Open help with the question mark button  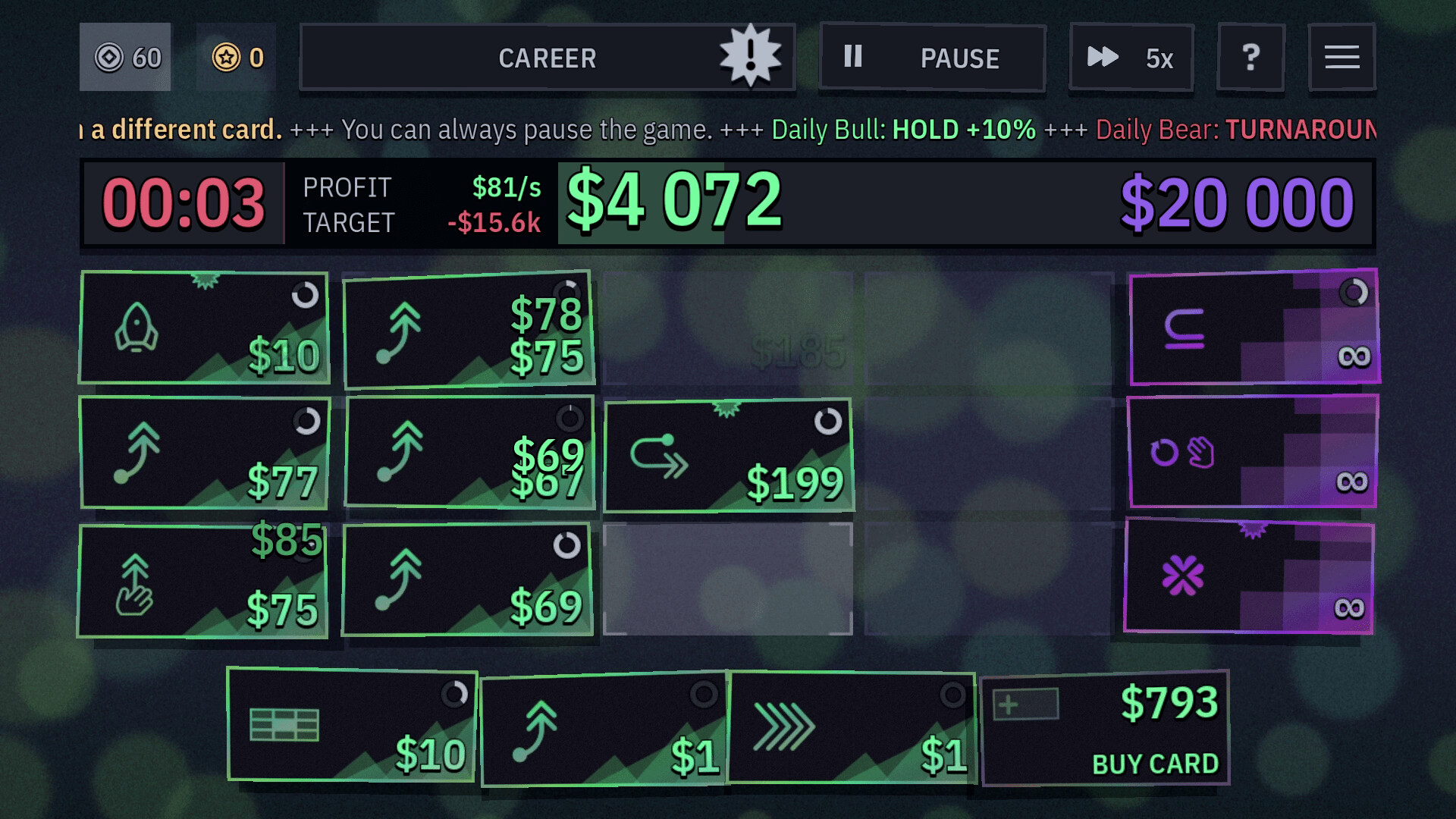[1250, 57]
